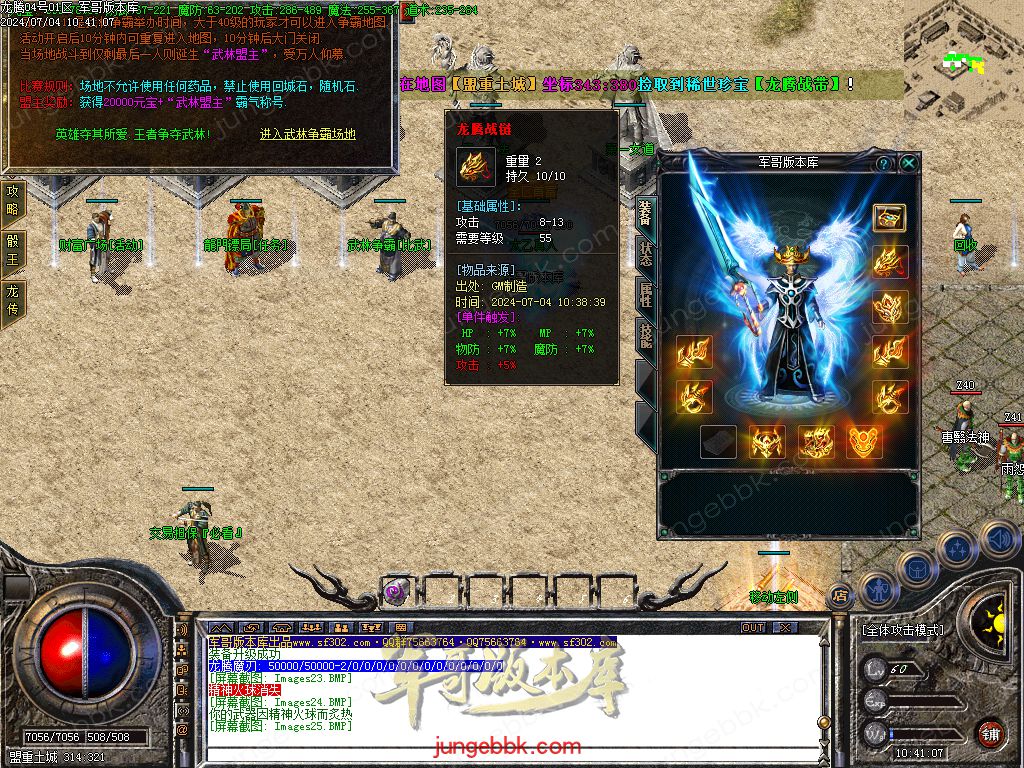Open the character figure round button

click(x=877, y=589)
